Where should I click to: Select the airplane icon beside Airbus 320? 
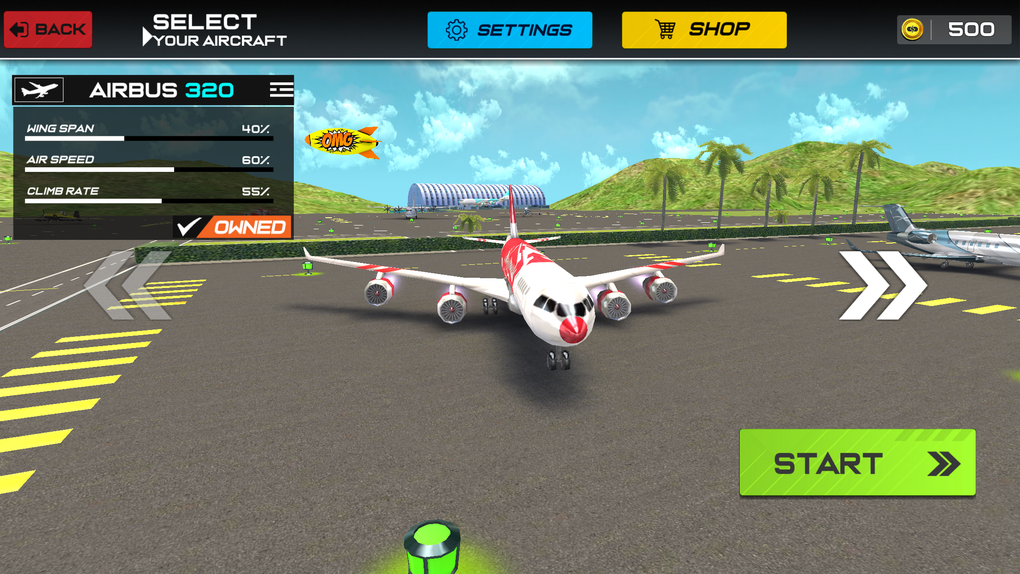(39, 90)
